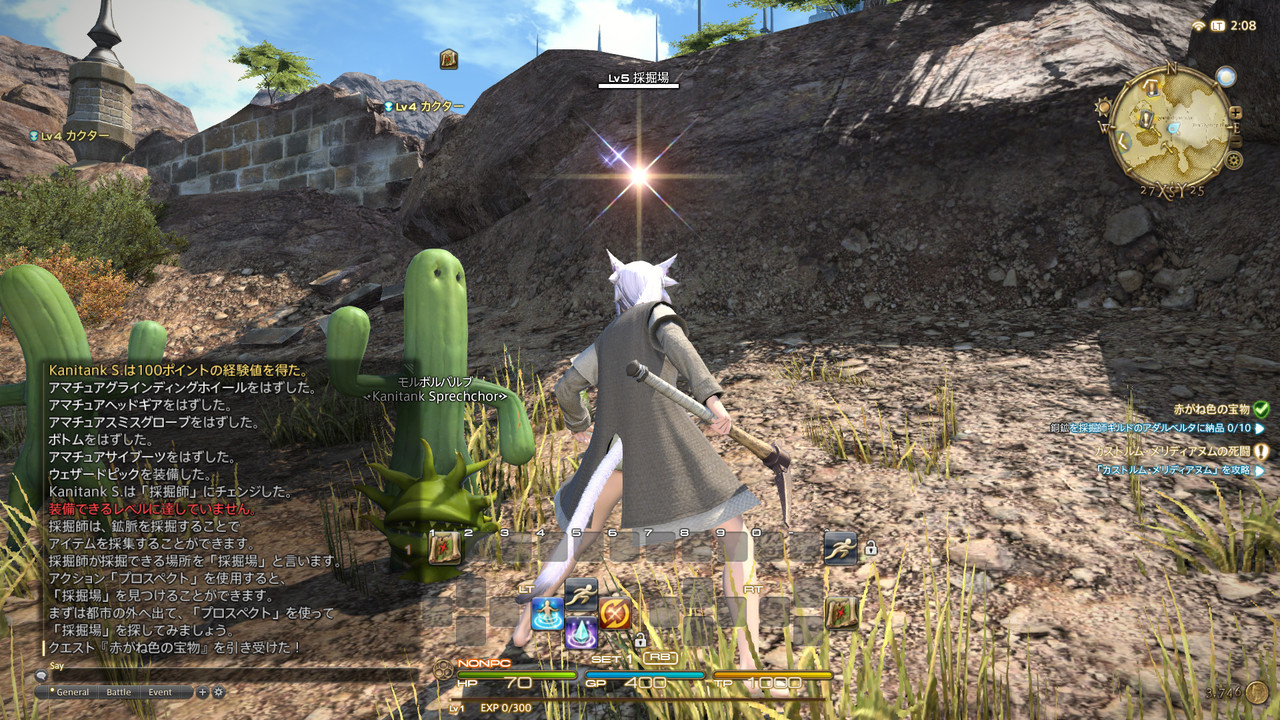
Task: Click the exclamation icon on カストルム・メリディアヌムの死闘
Action: pos(1261,451)
